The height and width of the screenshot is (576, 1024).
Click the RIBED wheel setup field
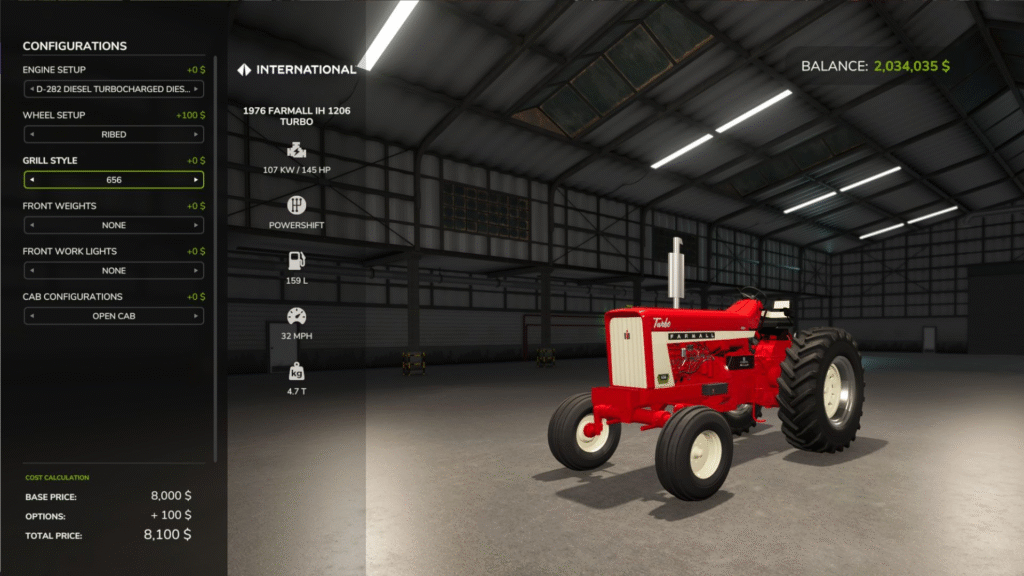[x=113, y=134]
